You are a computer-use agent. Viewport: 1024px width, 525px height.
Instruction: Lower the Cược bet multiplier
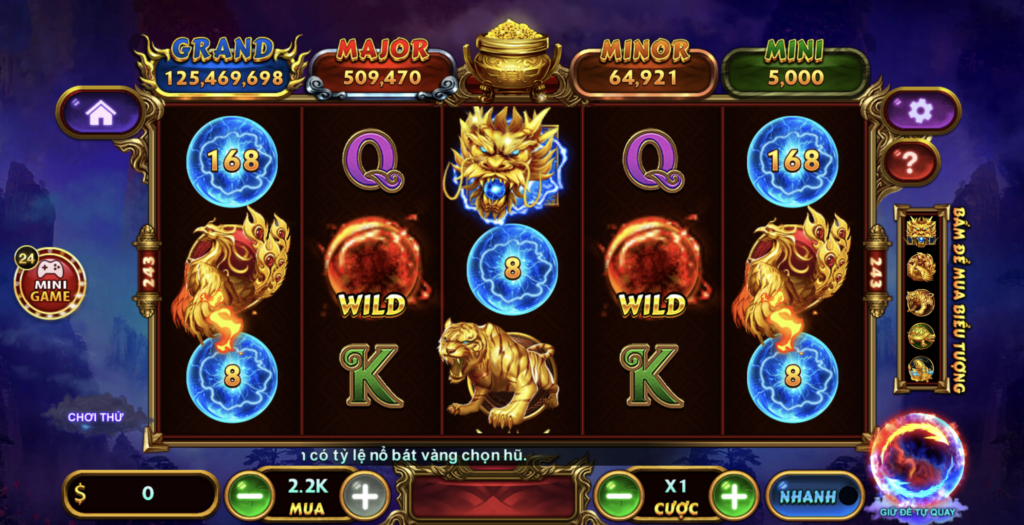pyautogui.click(x=618, y=495)
